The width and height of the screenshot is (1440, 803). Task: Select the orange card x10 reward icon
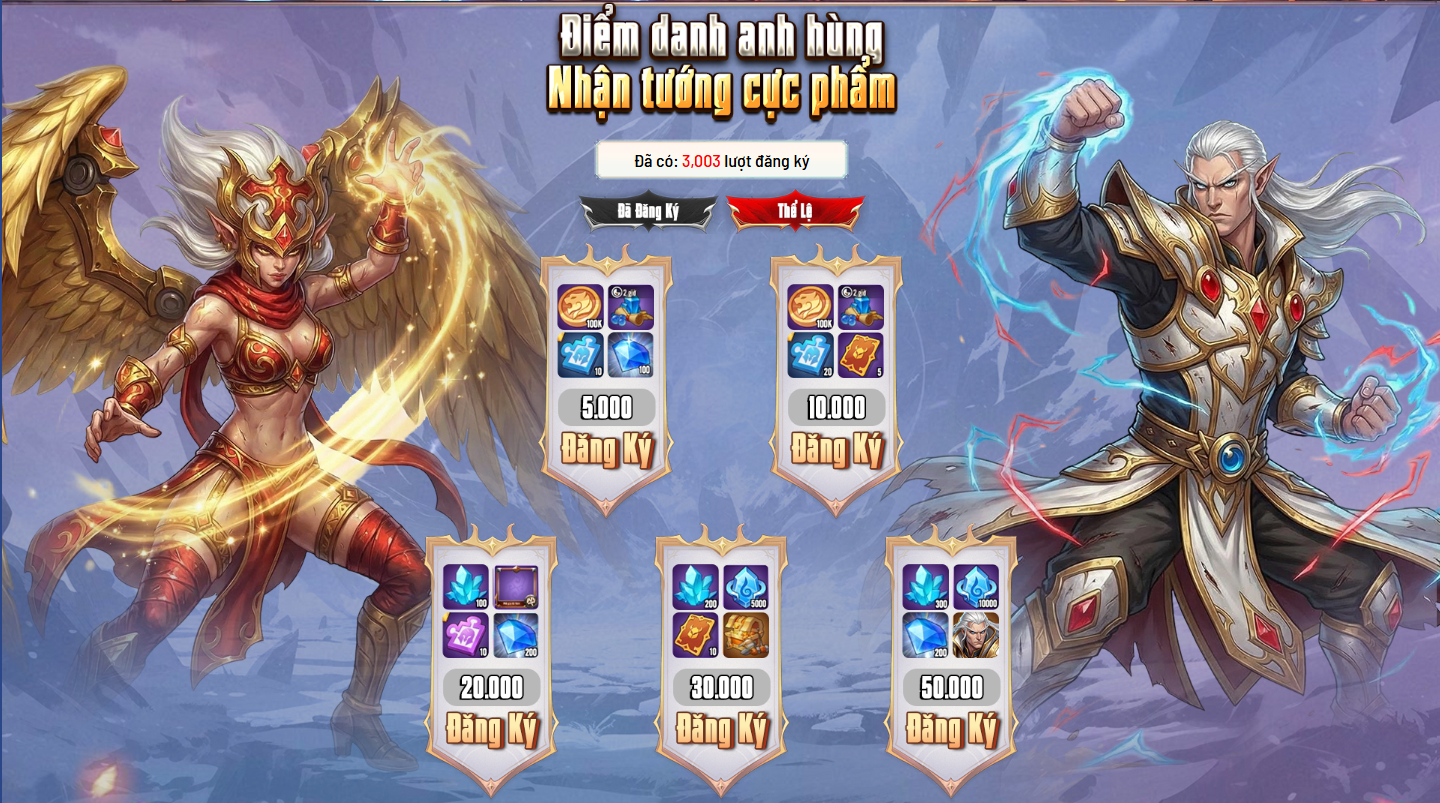click(696, 635)
